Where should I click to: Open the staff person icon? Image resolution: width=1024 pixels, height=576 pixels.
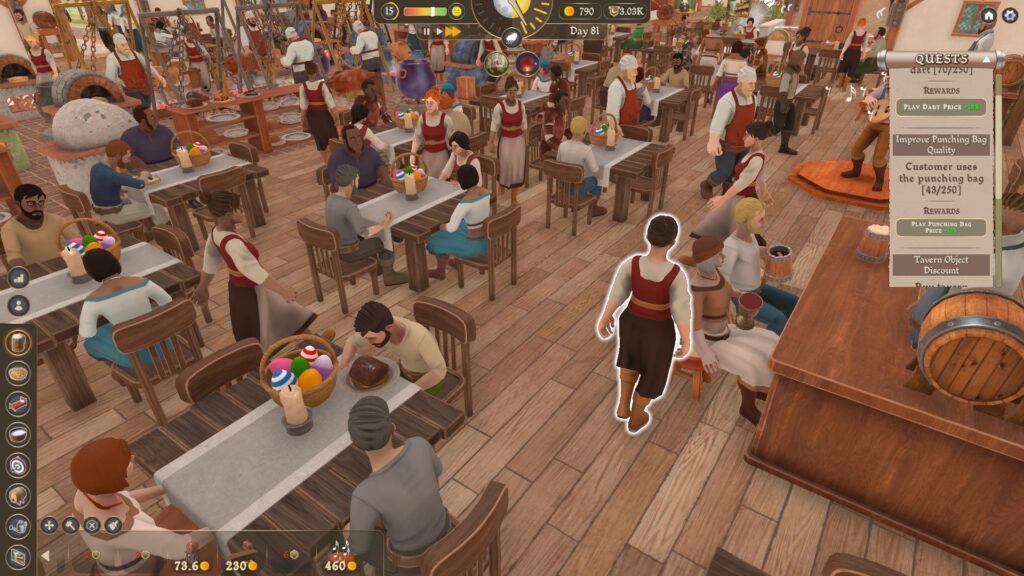click(x=18, y=306)
